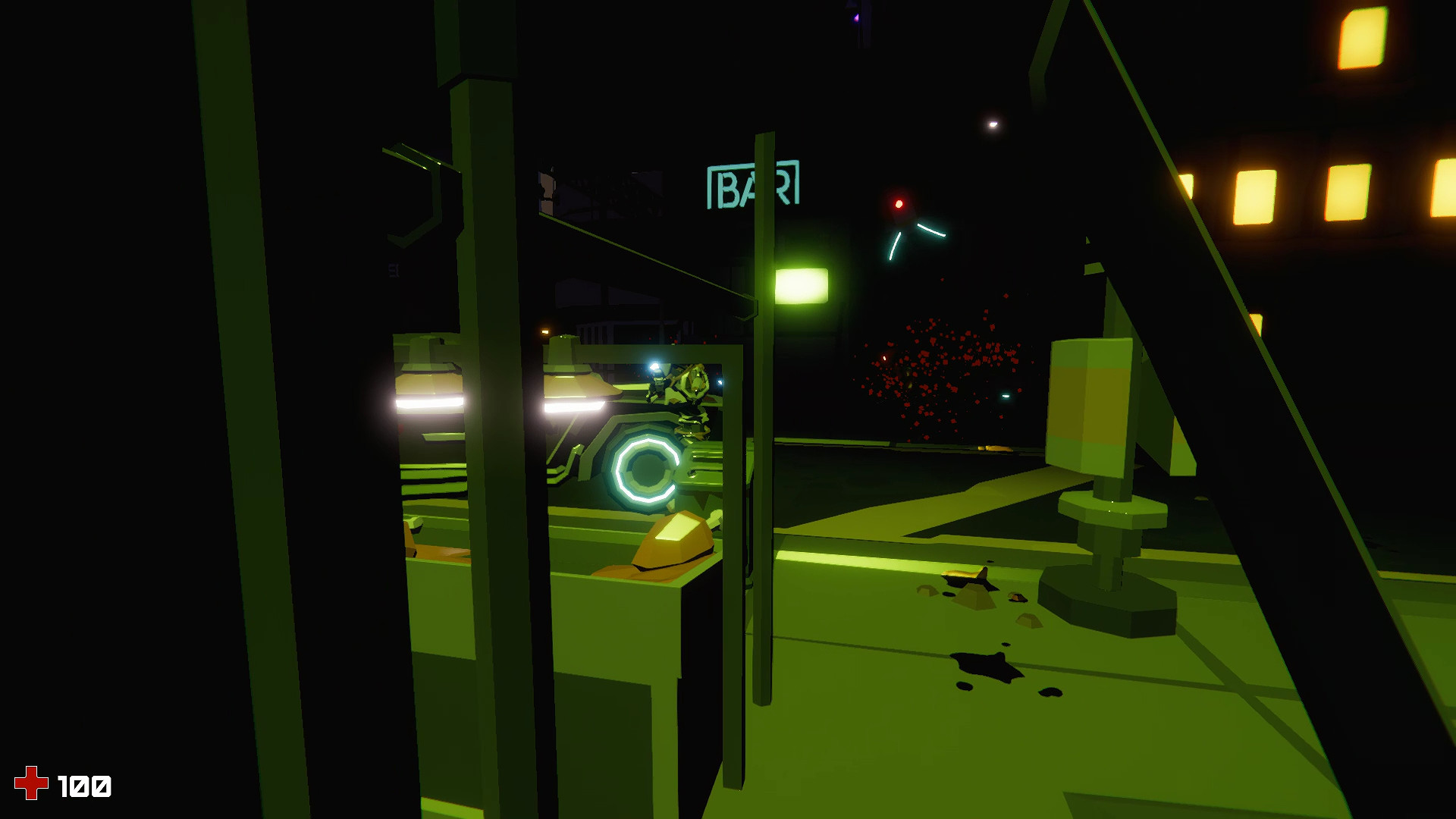Click the red traffic light dot
This screenshot has height=819, width=1456.
[x=898, y=203]
